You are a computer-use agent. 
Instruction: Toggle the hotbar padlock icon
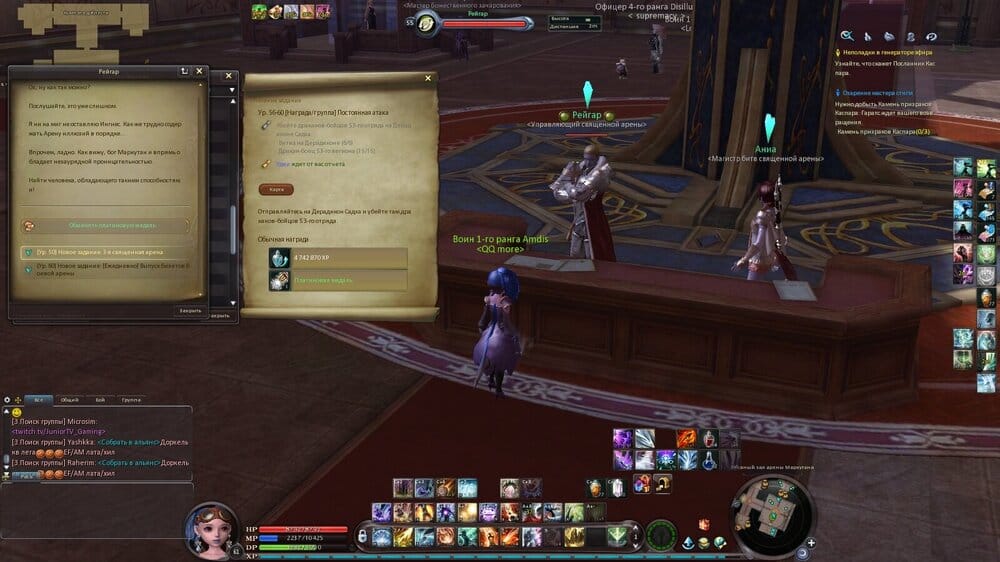click(362, 537)
